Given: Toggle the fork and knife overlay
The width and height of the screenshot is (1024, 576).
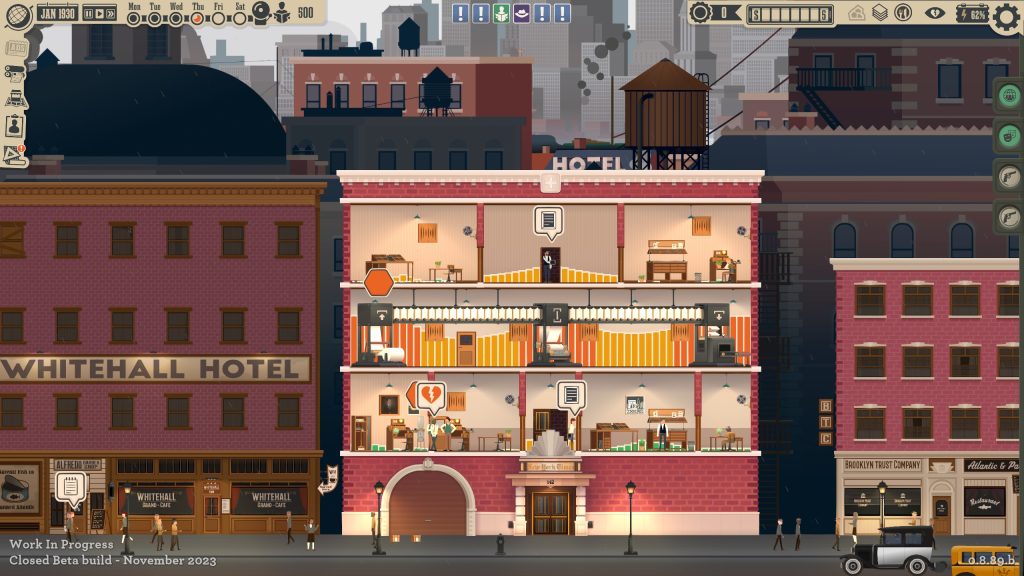Looking at the screenshot, I should (x=902, y=13).
